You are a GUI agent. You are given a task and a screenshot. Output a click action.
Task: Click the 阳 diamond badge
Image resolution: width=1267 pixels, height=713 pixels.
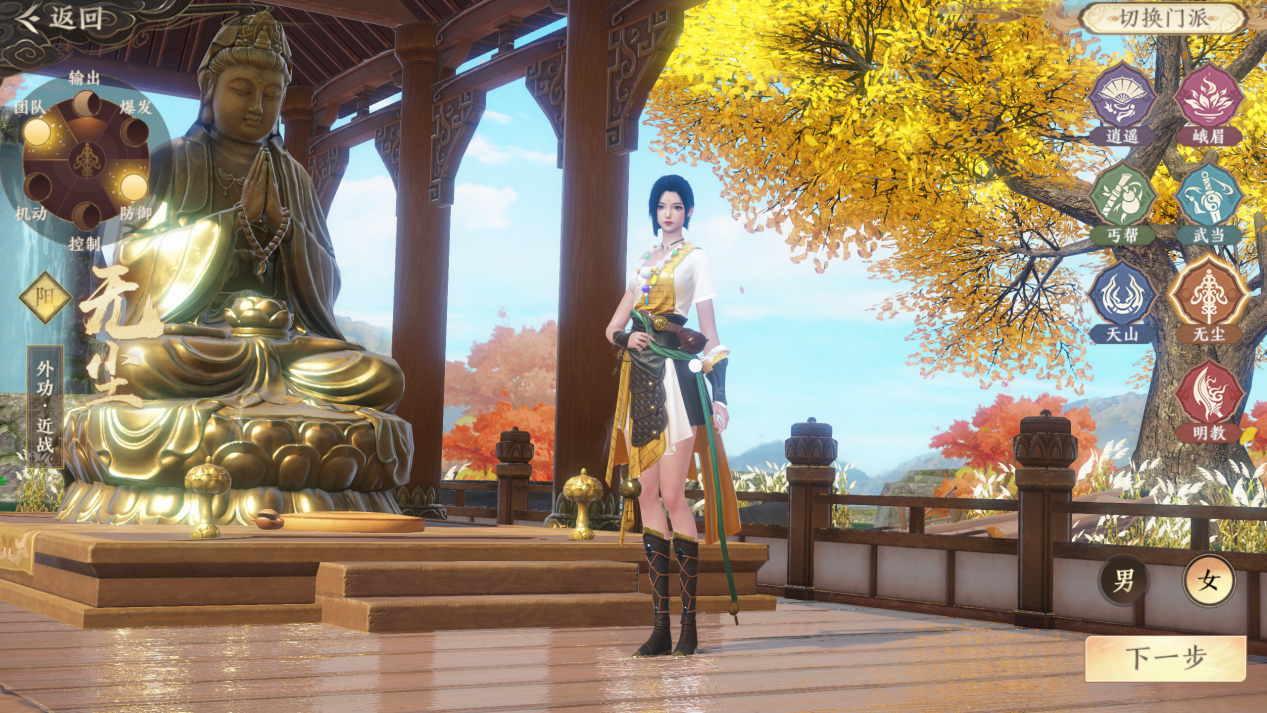46,297
